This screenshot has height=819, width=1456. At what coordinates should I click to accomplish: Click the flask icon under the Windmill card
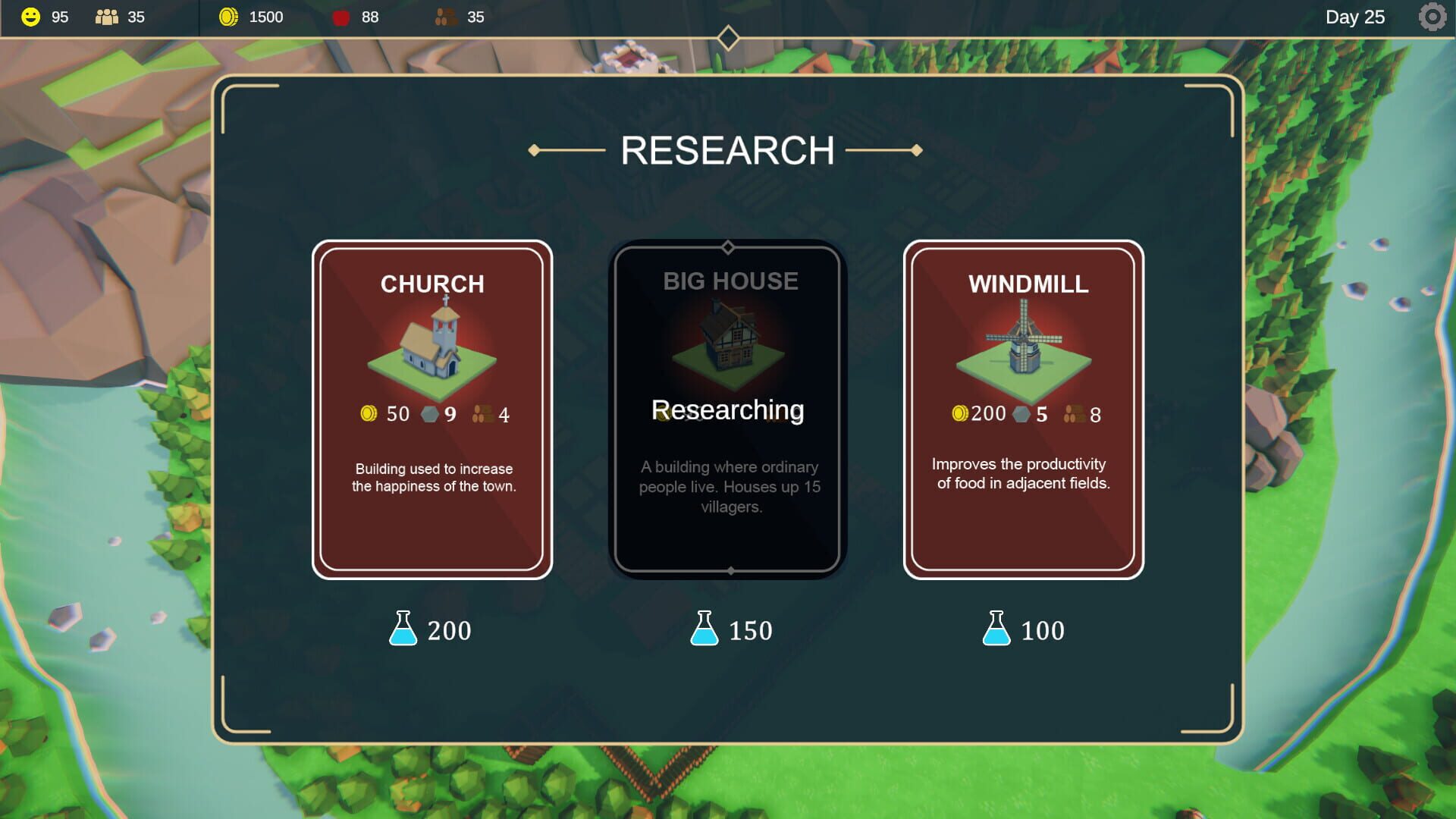(997, 629)
